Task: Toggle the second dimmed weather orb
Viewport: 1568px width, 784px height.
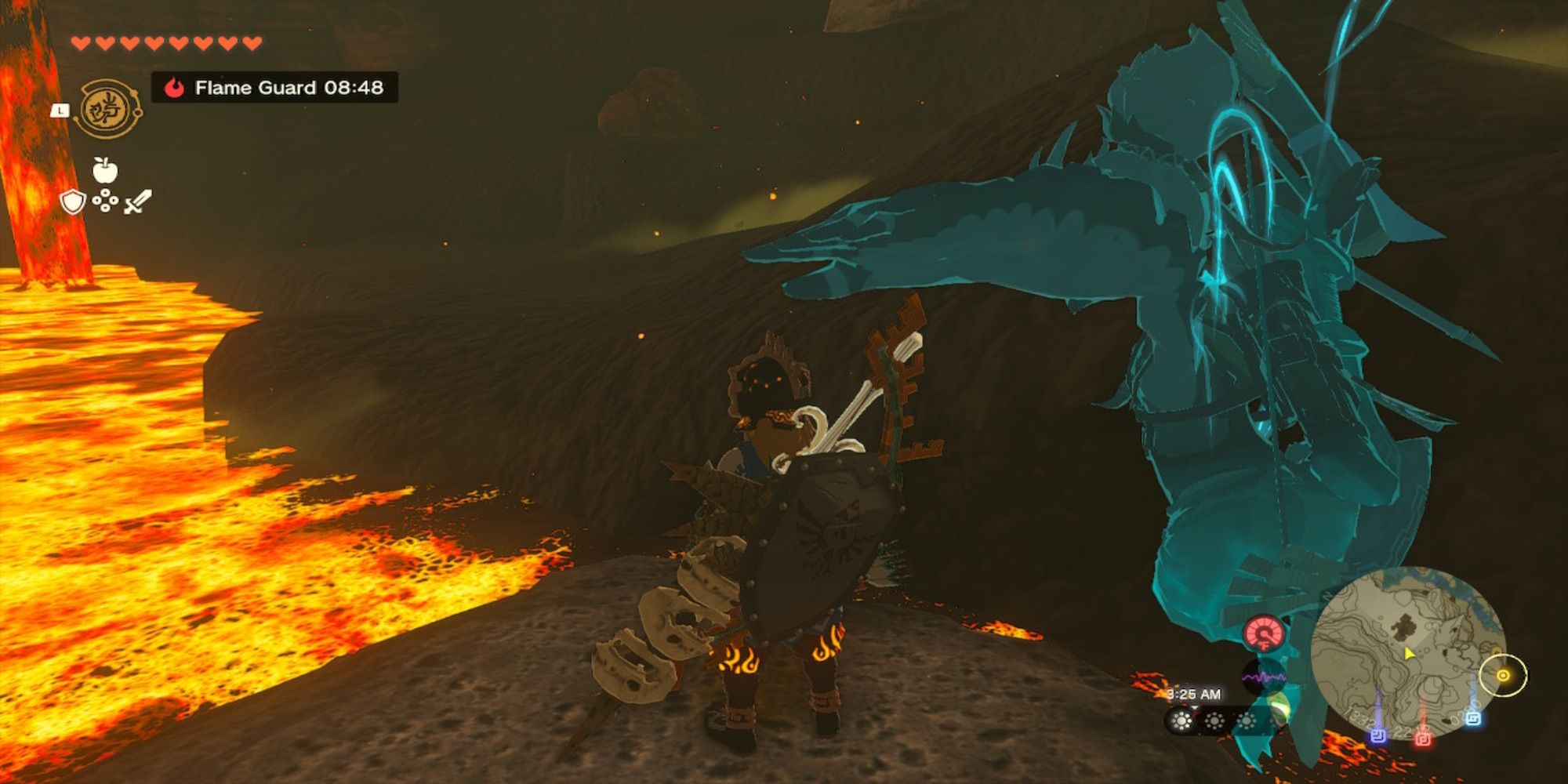Action: pyautogui.click(x=1215, y=721)
